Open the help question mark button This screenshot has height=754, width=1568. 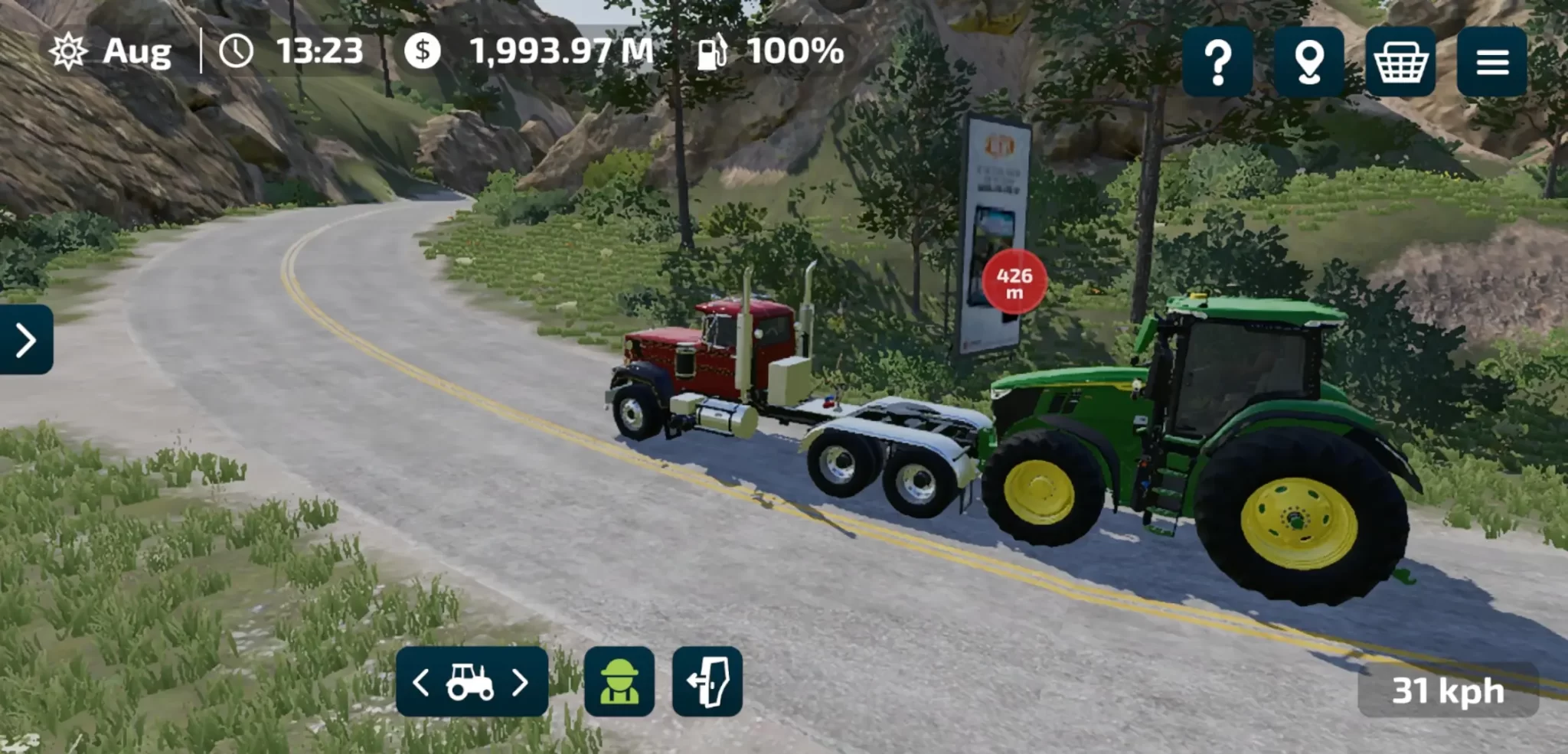coord(1217,62)
